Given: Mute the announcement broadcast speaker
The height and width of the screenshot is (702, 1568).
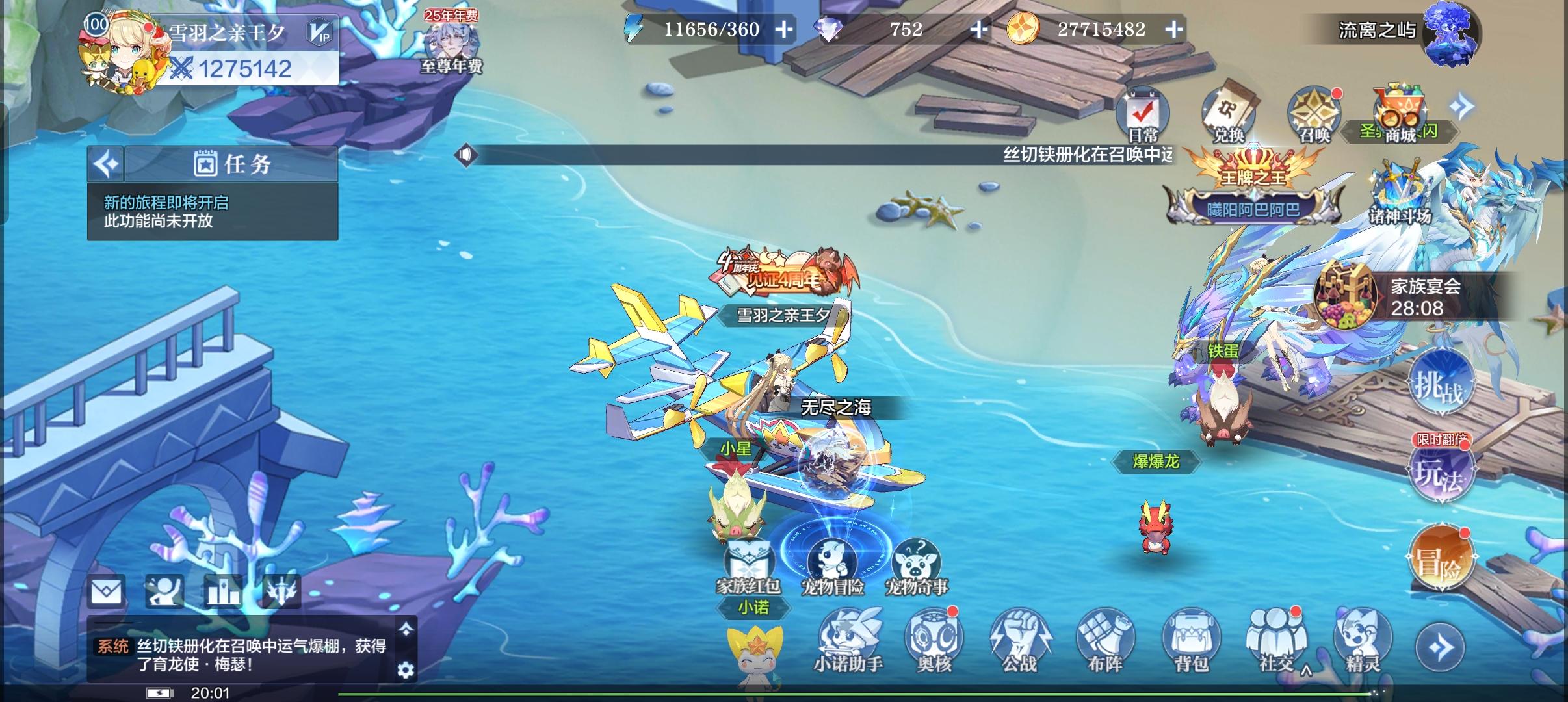Looking at the screenshot, I should [x=467, y=155].
